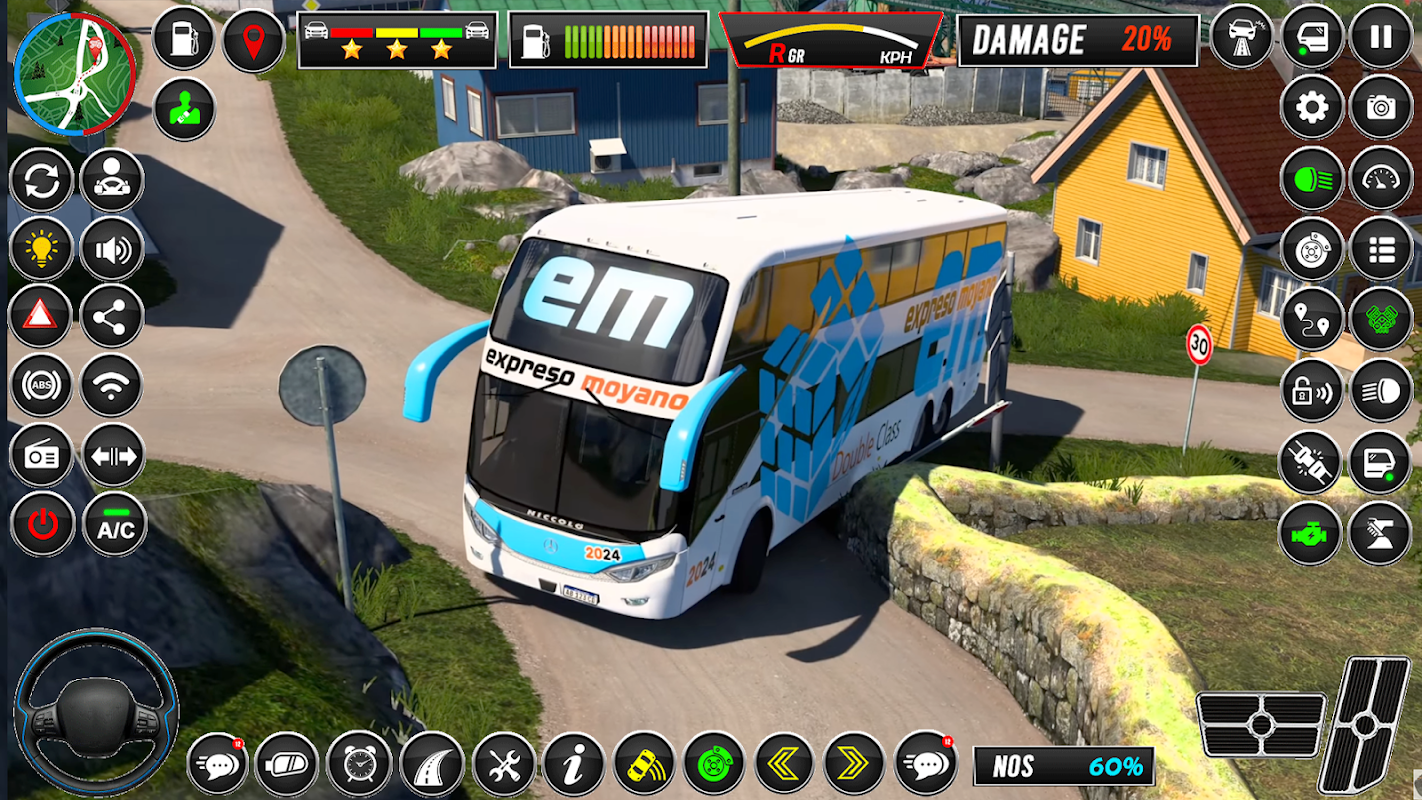
Task: Open the wrench and screwdriver repair button
Action: click(x=504, y=764)
